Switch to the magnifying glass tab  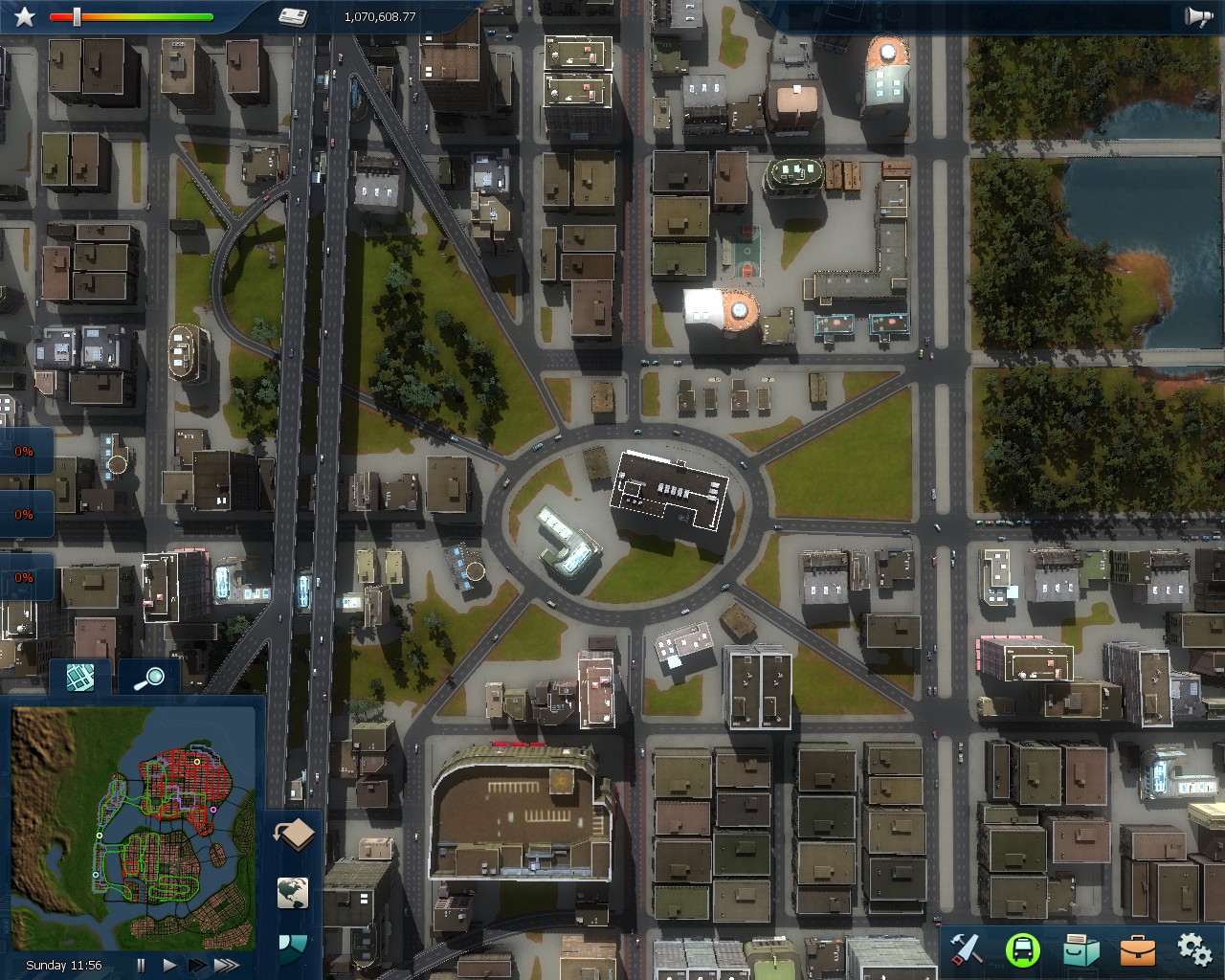(x=148, y=678)
